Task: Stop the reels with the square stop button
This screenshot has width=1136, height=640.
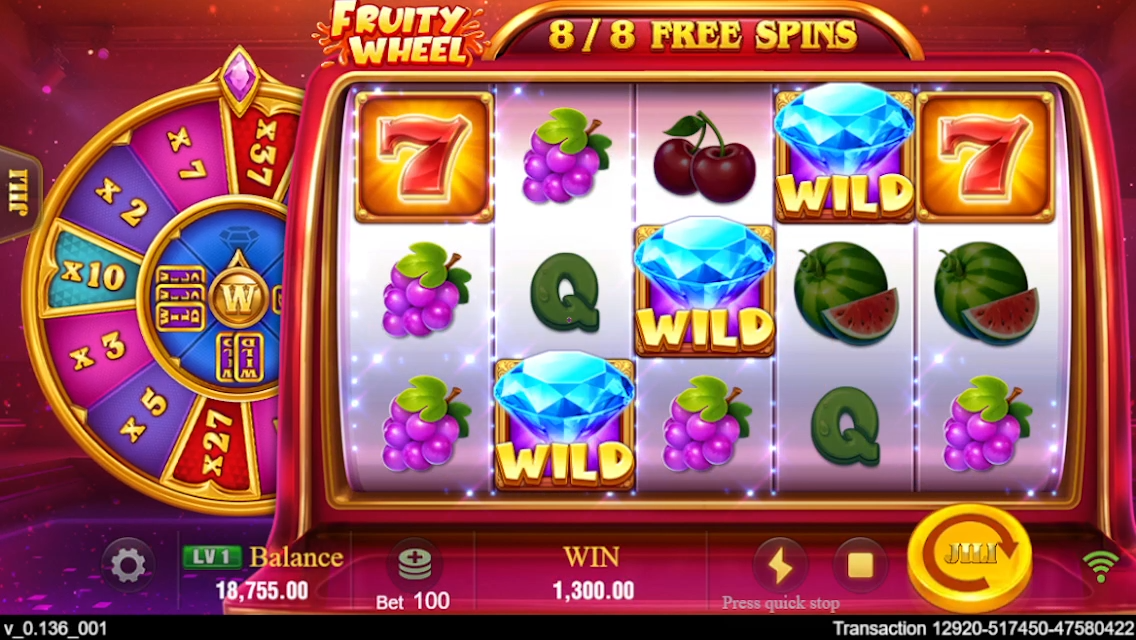Action: [860, 566]
